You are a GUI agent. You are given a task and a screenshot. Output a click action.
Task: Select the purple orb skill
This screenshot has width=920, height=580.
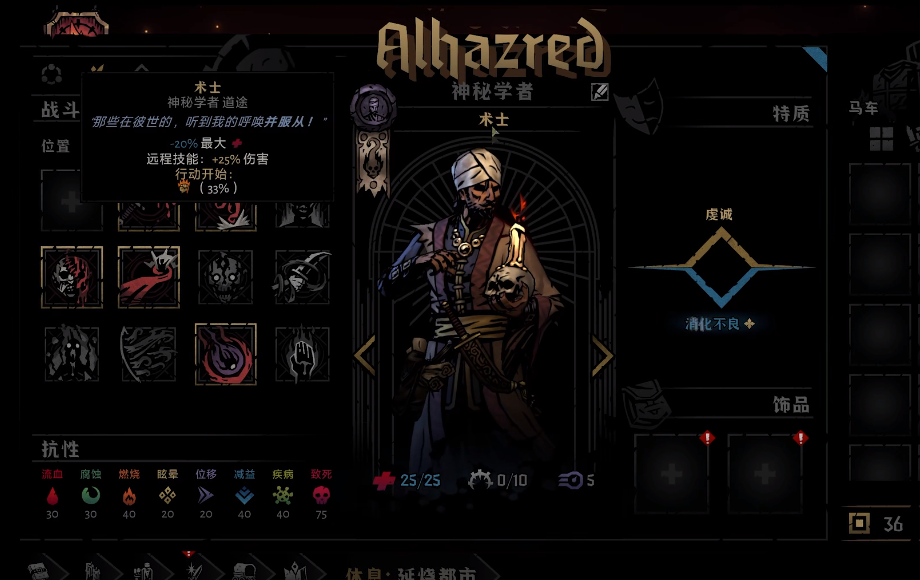pyautogui.click(x=225, y=354)
